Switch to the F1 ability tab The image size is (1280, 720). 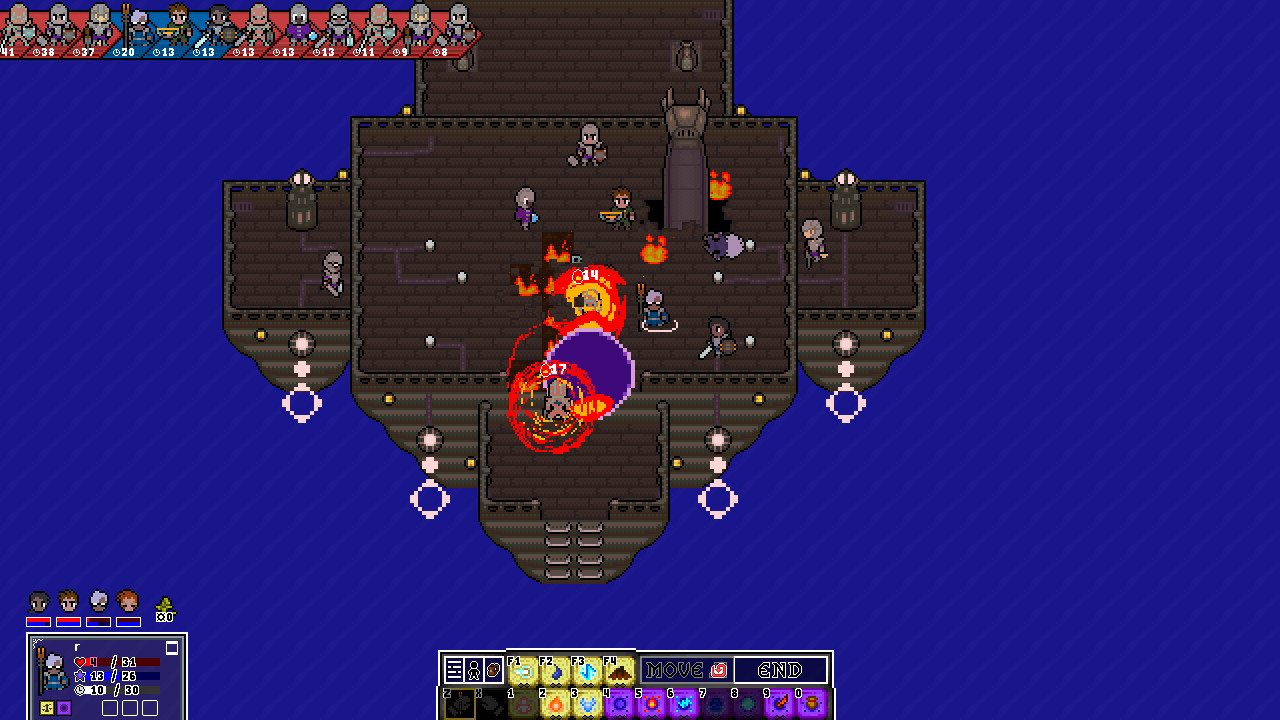(x=523, y=669)
